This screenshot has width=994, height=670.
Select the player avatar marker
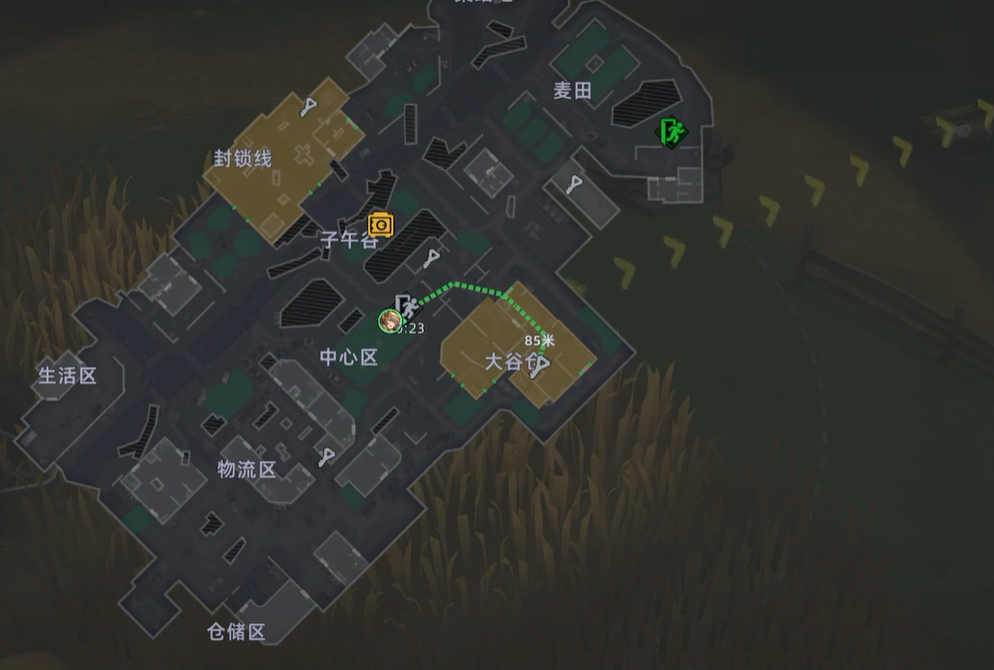tap(389, 321)
